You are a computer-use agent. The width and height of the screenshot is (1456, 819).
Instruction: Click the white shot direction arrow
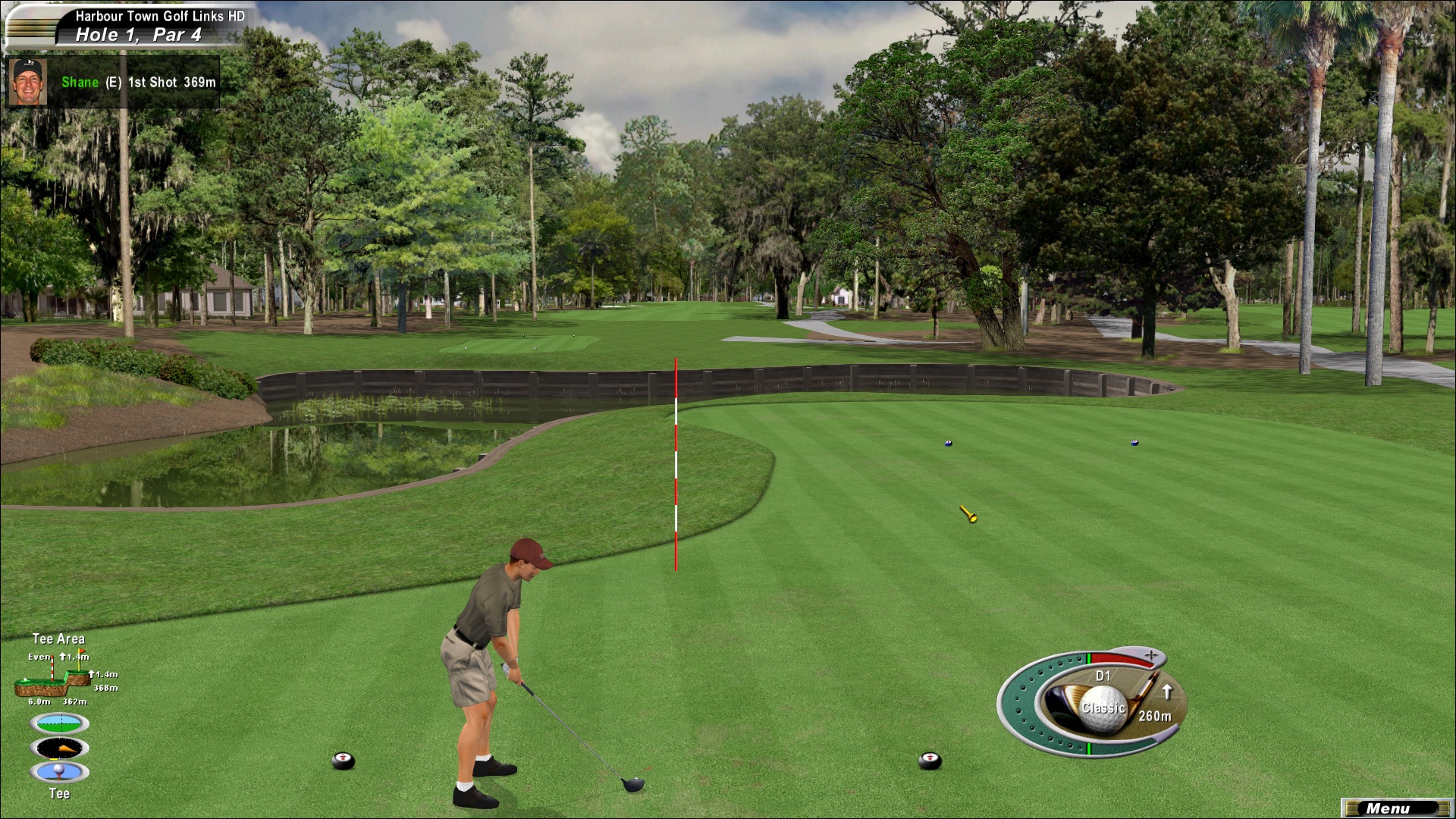click(1167, 692)
